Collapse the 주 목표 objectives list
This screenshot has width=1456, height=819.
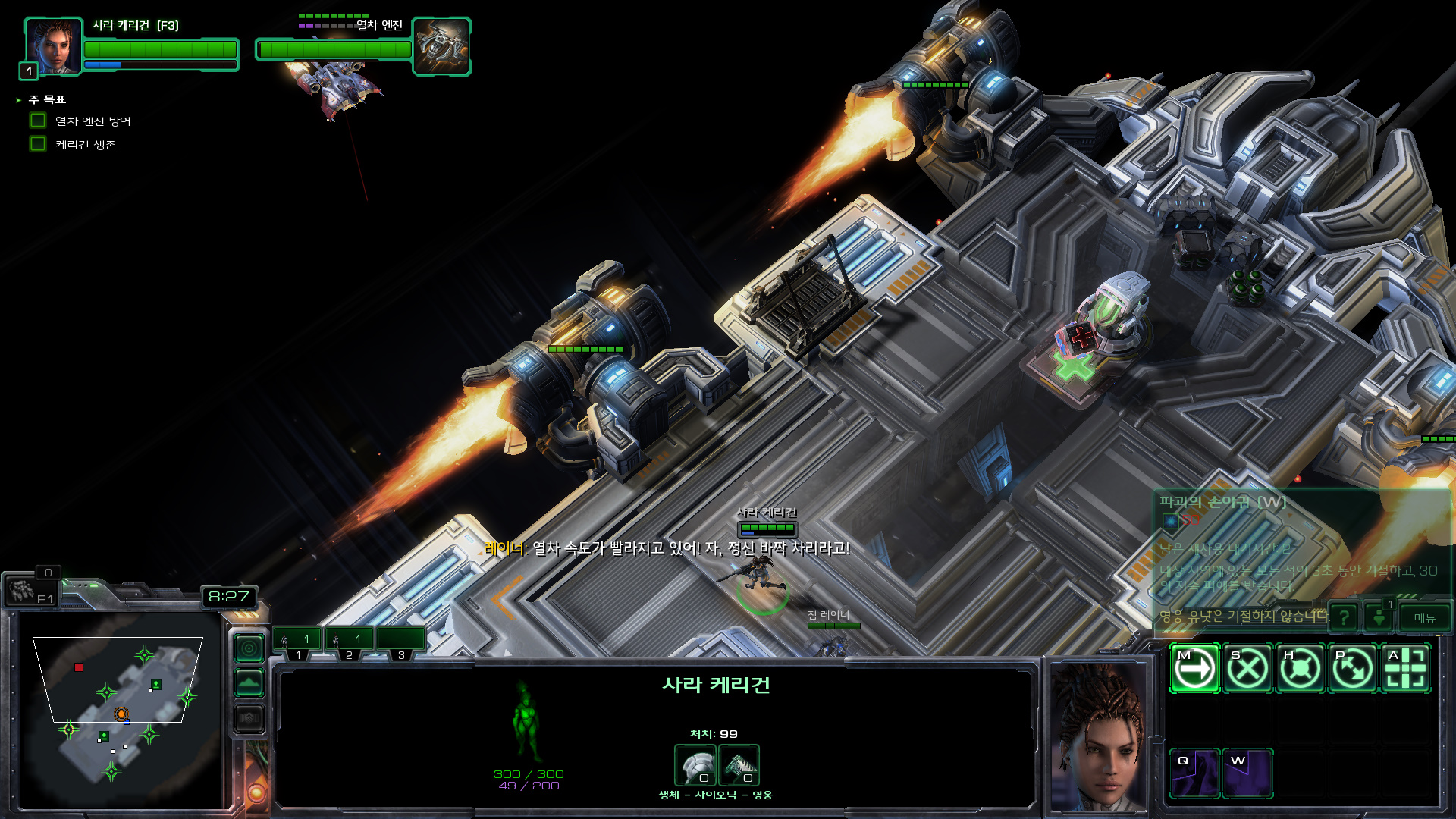(19, 100)
